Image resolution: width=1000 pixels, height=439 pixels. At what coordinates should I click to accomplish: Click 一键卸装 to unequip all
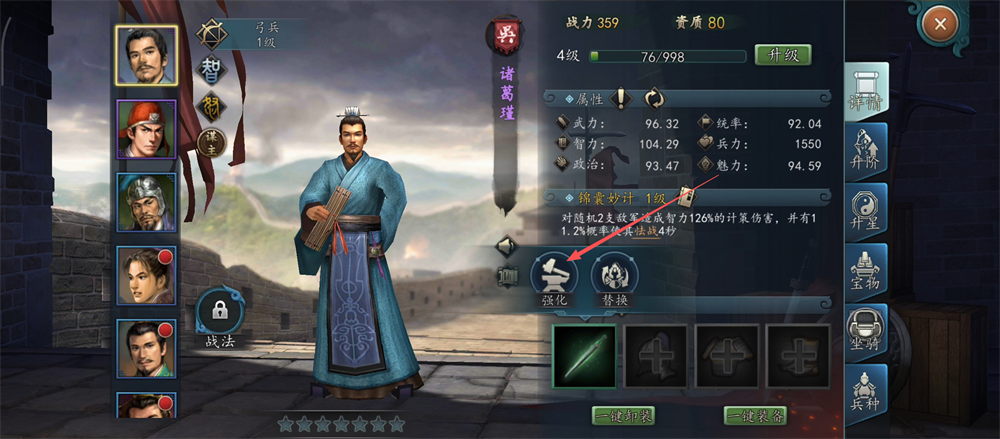coord(624,415)
